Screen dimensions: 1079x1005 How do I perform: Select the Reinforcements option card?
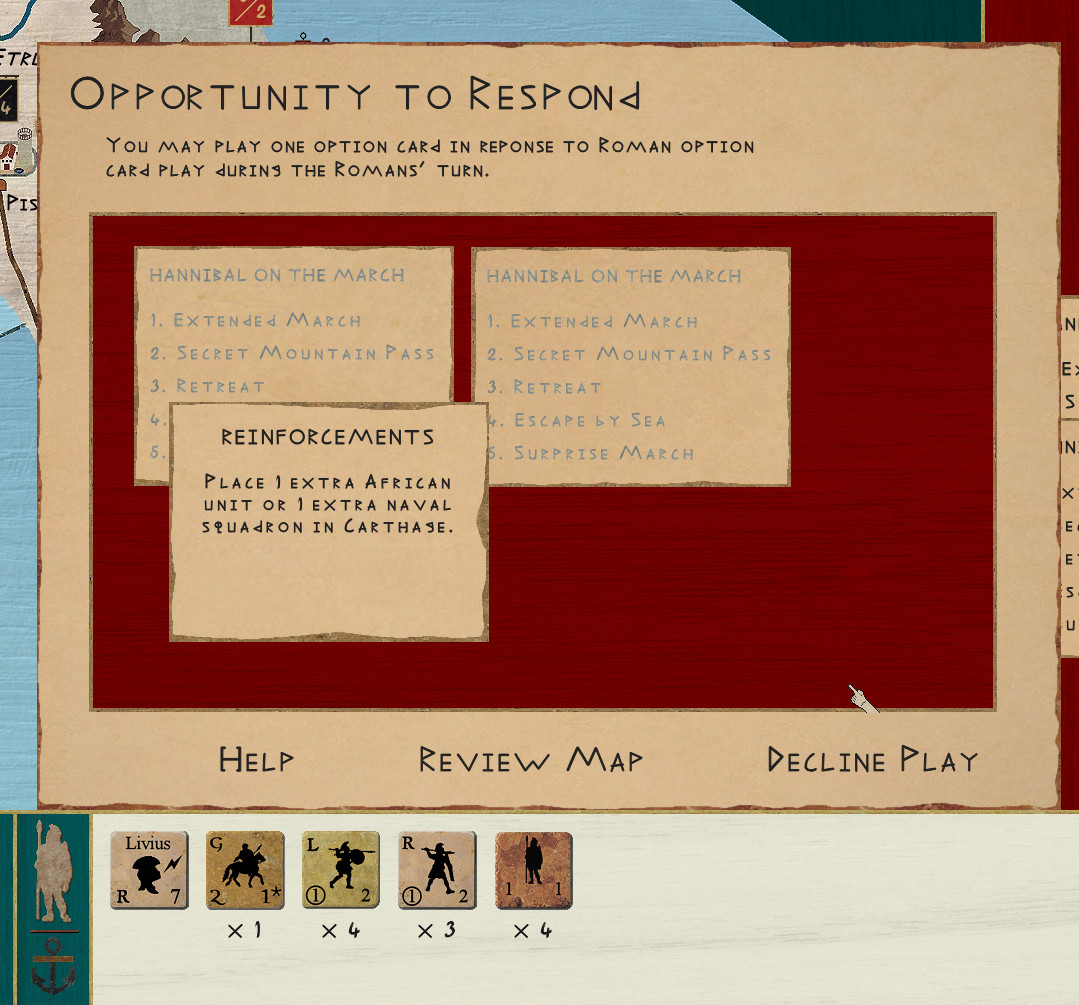(x=328, y=521)
